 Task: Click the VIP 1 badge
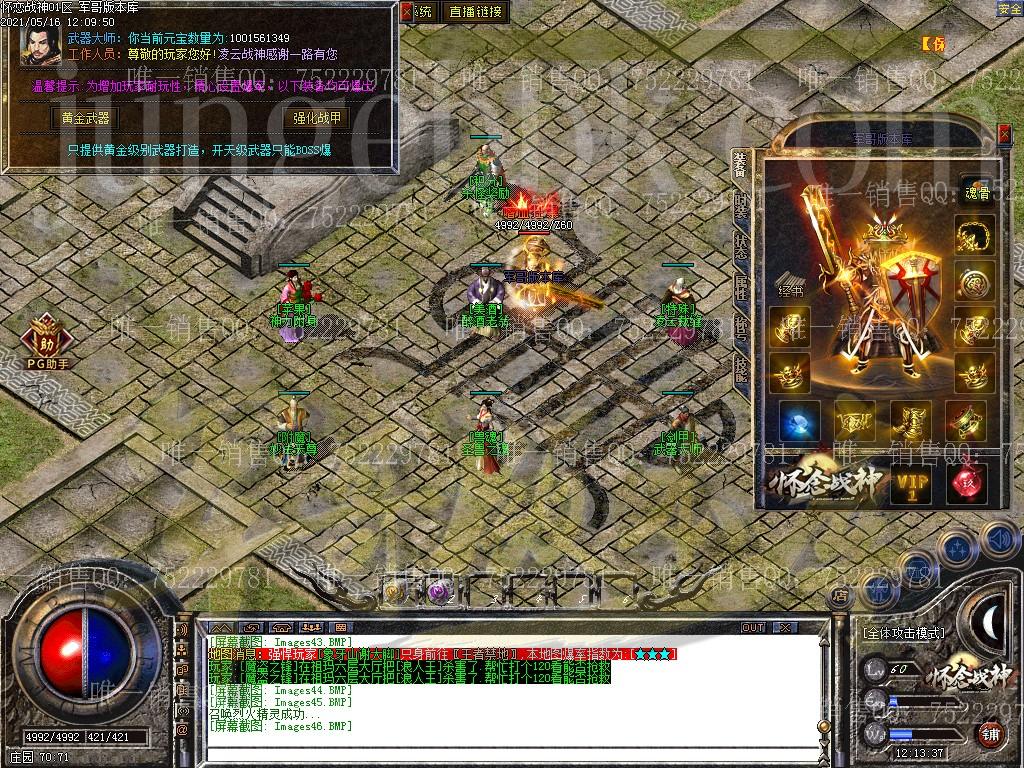click(x=911, y=484)
